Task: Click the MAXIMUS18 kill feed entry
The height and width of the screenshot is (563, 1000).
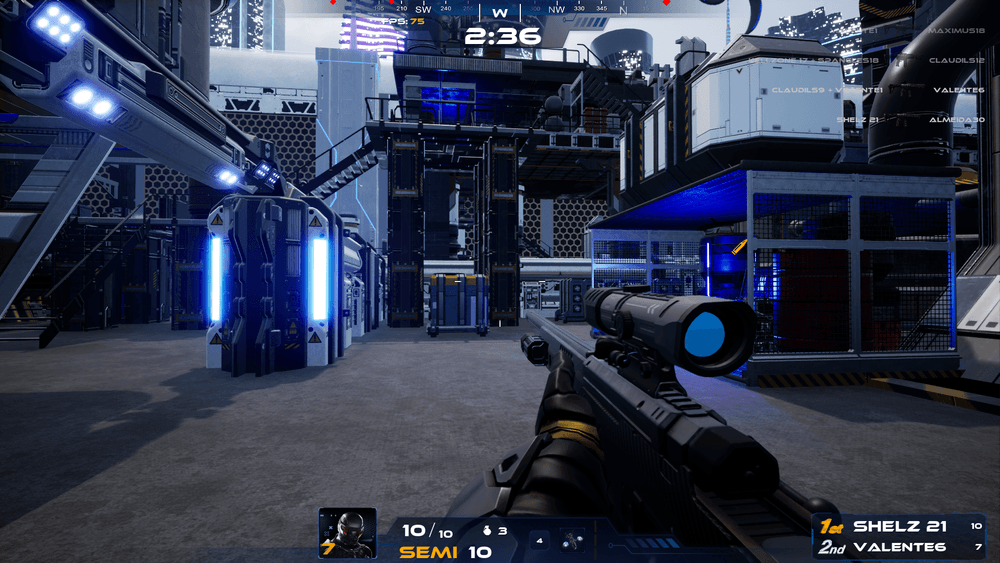Action: click(956, 31)
